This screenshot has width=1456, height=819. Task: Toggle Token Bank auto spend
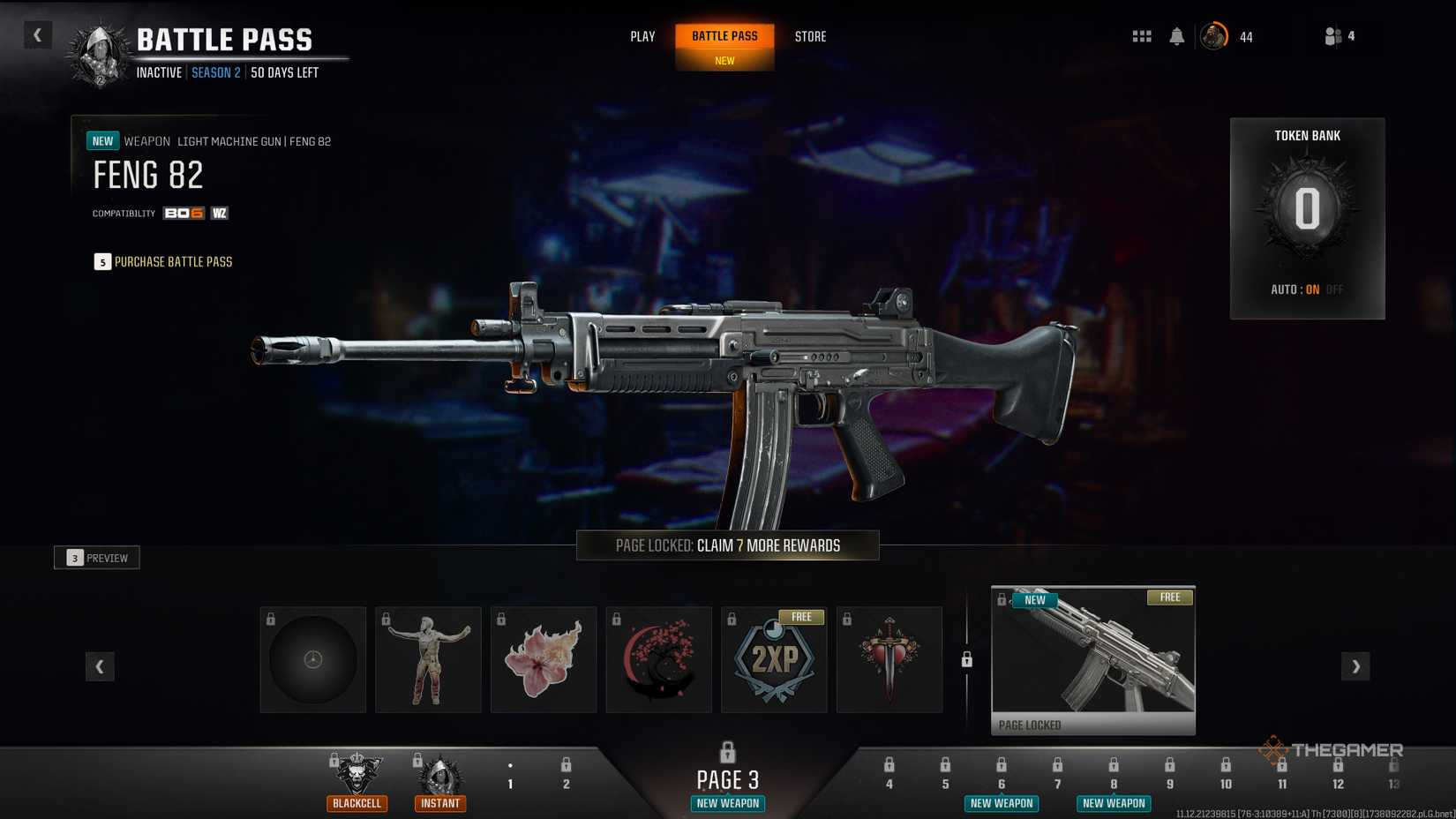pos(1307,289)
